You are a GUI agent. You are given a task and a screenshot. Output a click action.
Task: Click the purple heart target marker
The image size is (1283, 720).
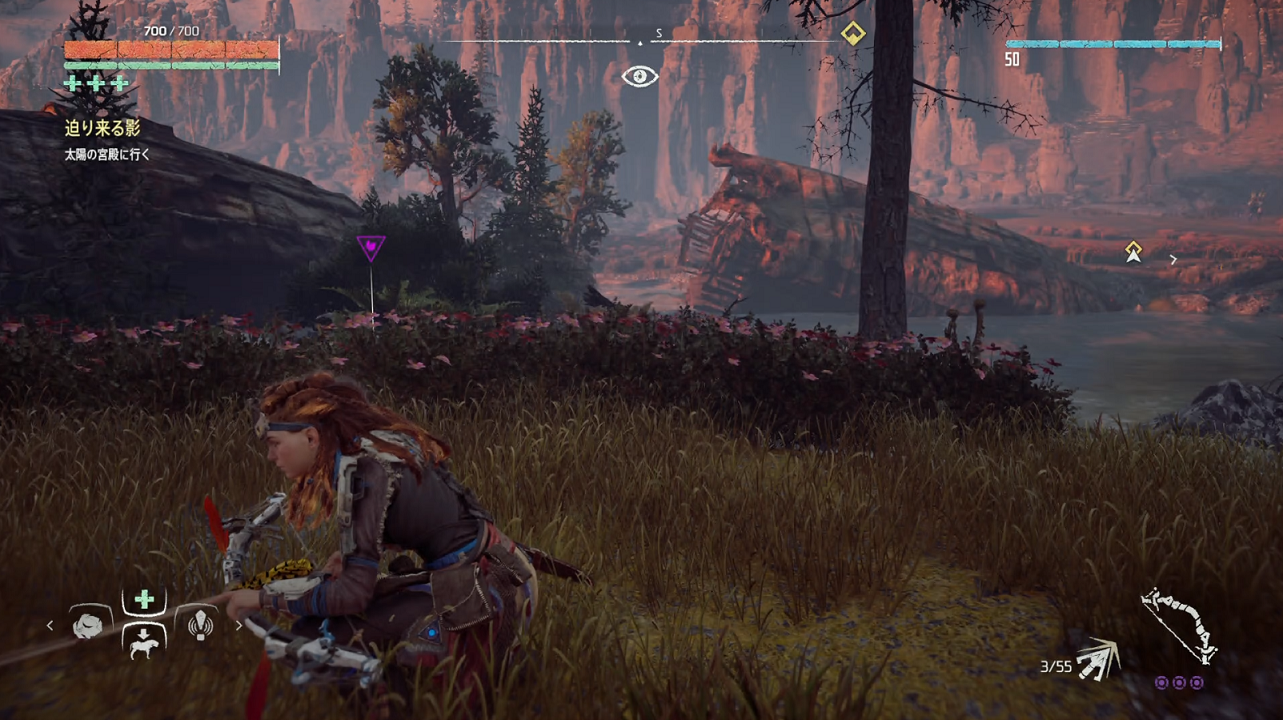[x=371, y=246]
